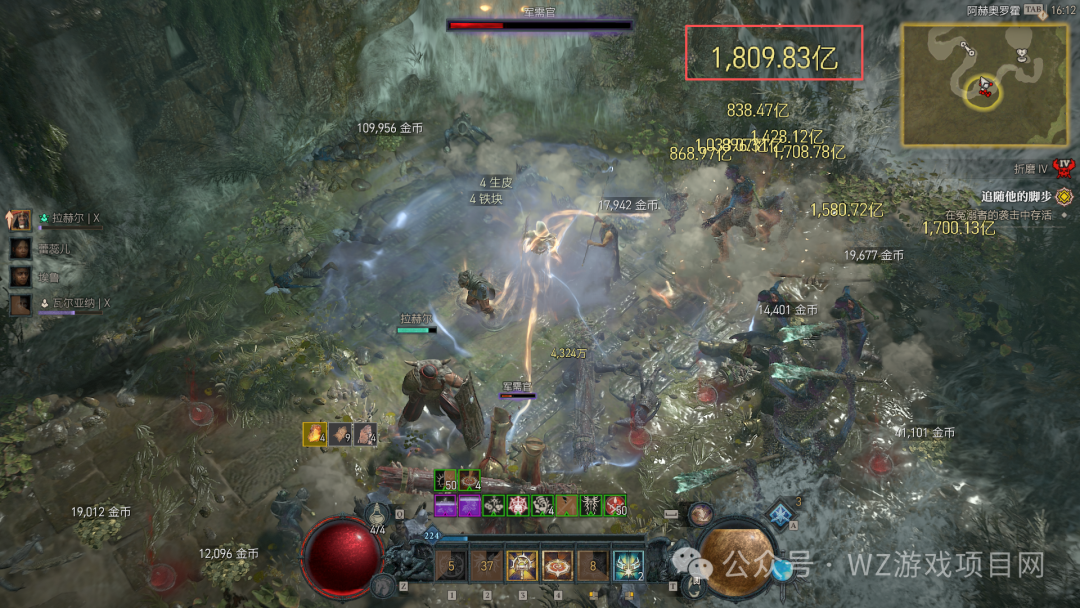Inspect the red buff icon showing 50
Image resolution: width=1080 pixels, height=608 pixels.
616,506
